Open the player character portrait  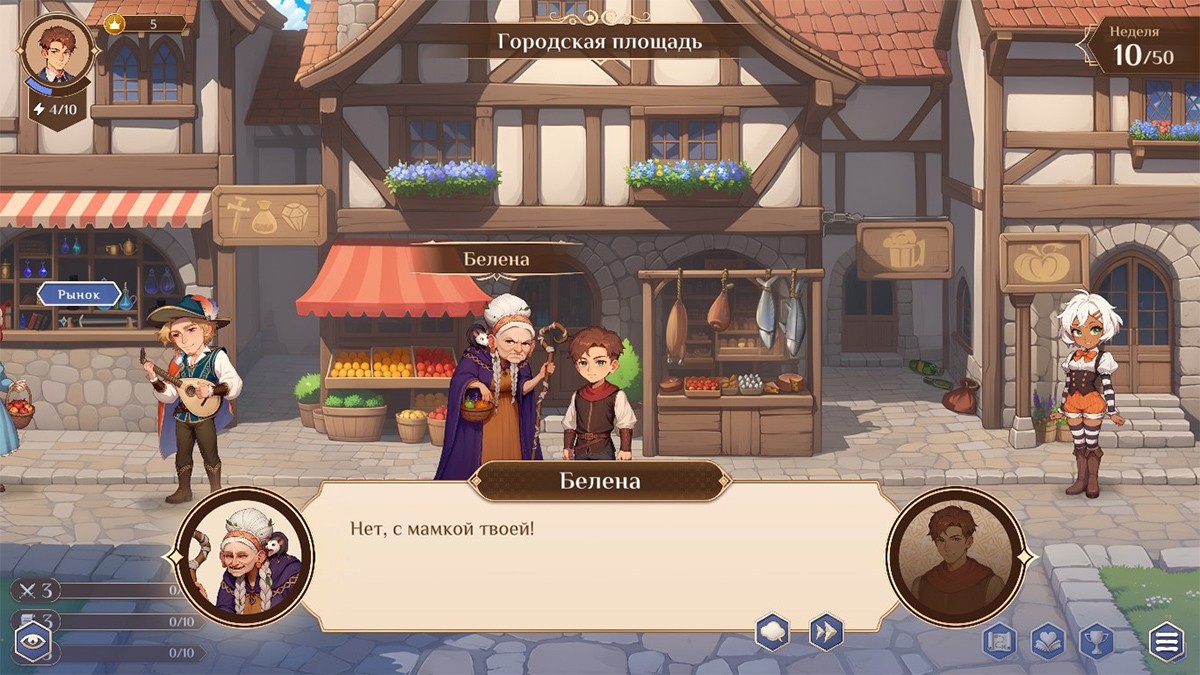[x=57, y=48]
